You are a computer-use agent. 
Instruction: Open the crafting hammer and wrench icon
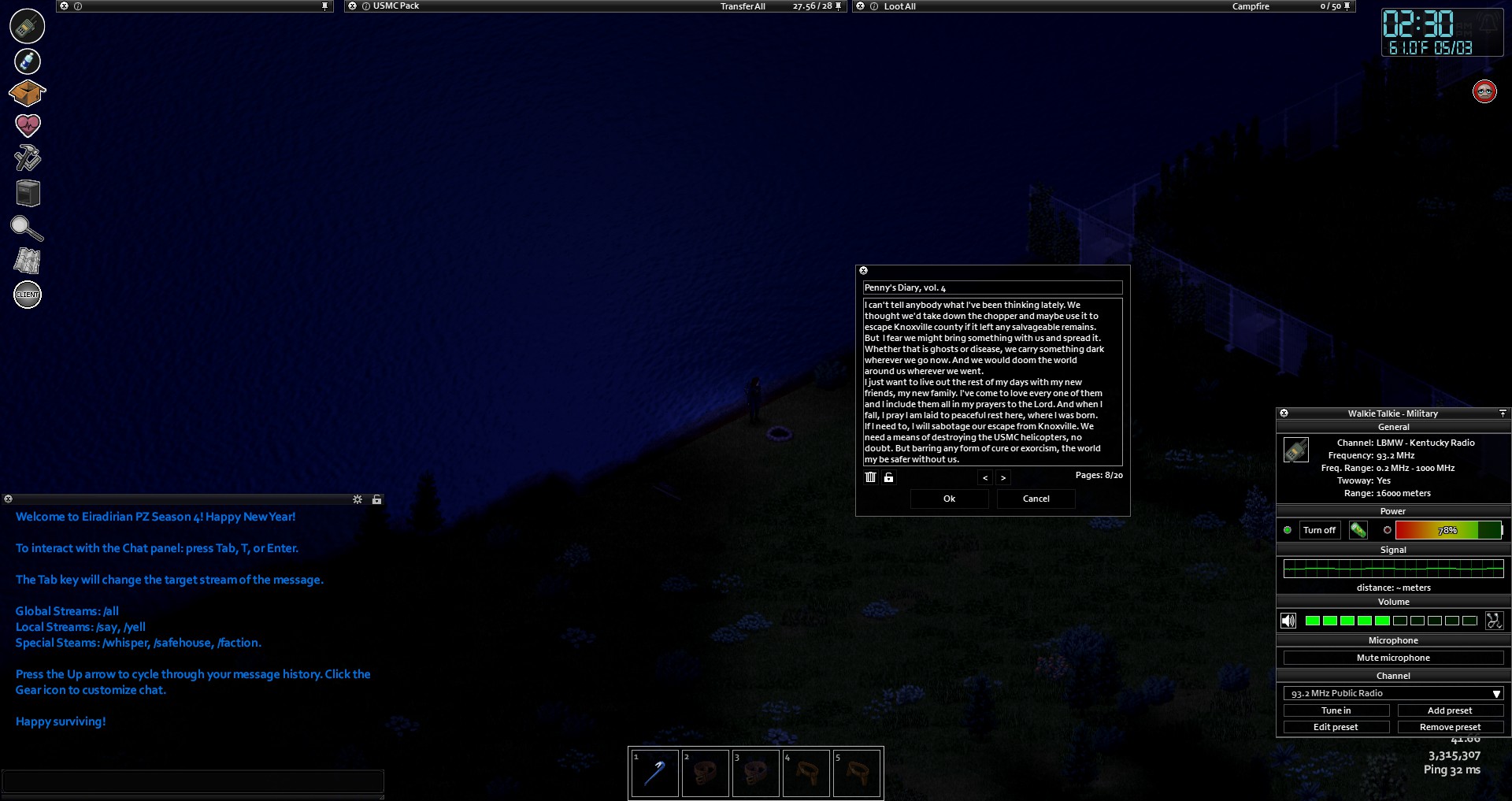(x=28, y=158)
